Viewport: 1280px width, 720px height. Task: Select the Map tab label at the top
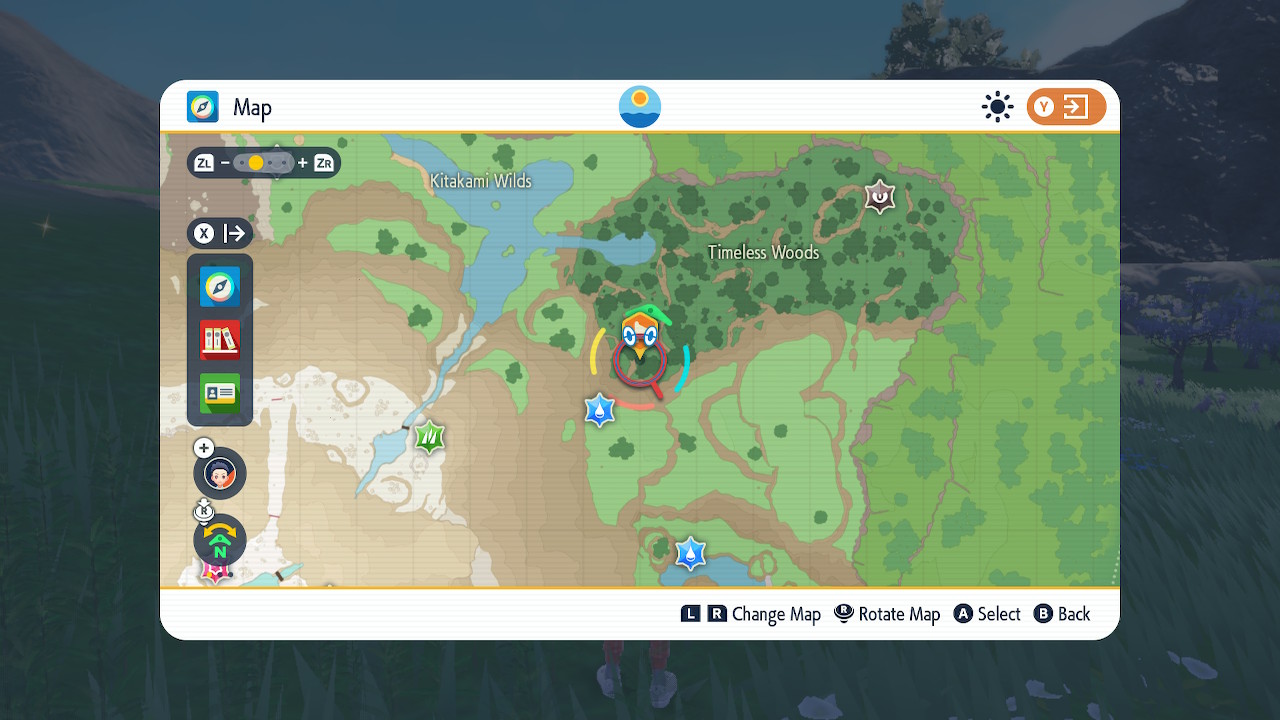pos(254,107)
